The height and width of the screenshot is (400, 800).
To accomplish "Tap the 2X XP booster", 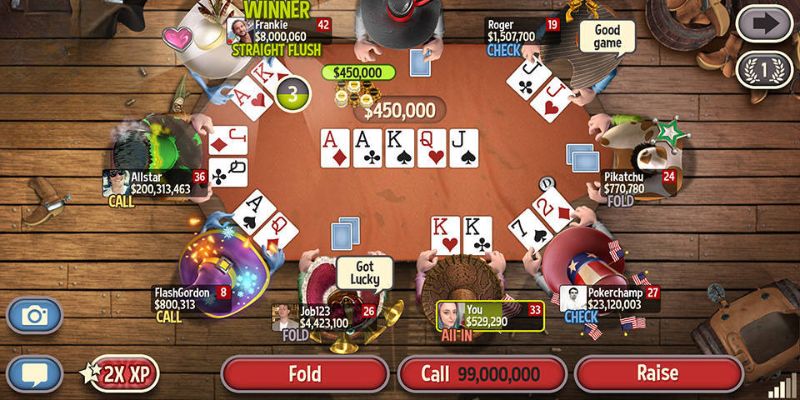I will click(120, 375).
